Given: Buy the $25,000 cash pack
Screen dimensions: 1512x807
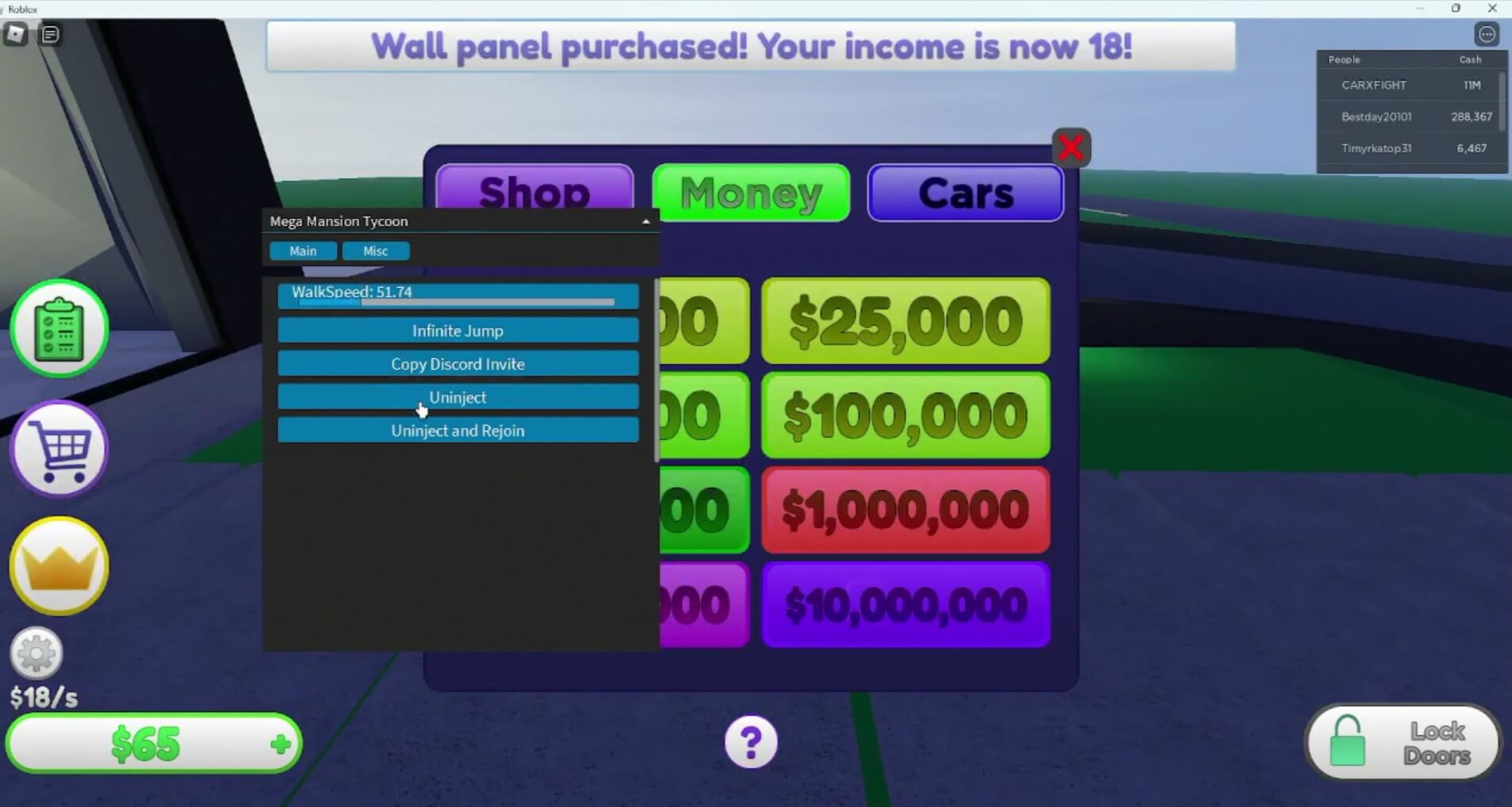Looking at the screenshot, I should [x=905, y=321].
